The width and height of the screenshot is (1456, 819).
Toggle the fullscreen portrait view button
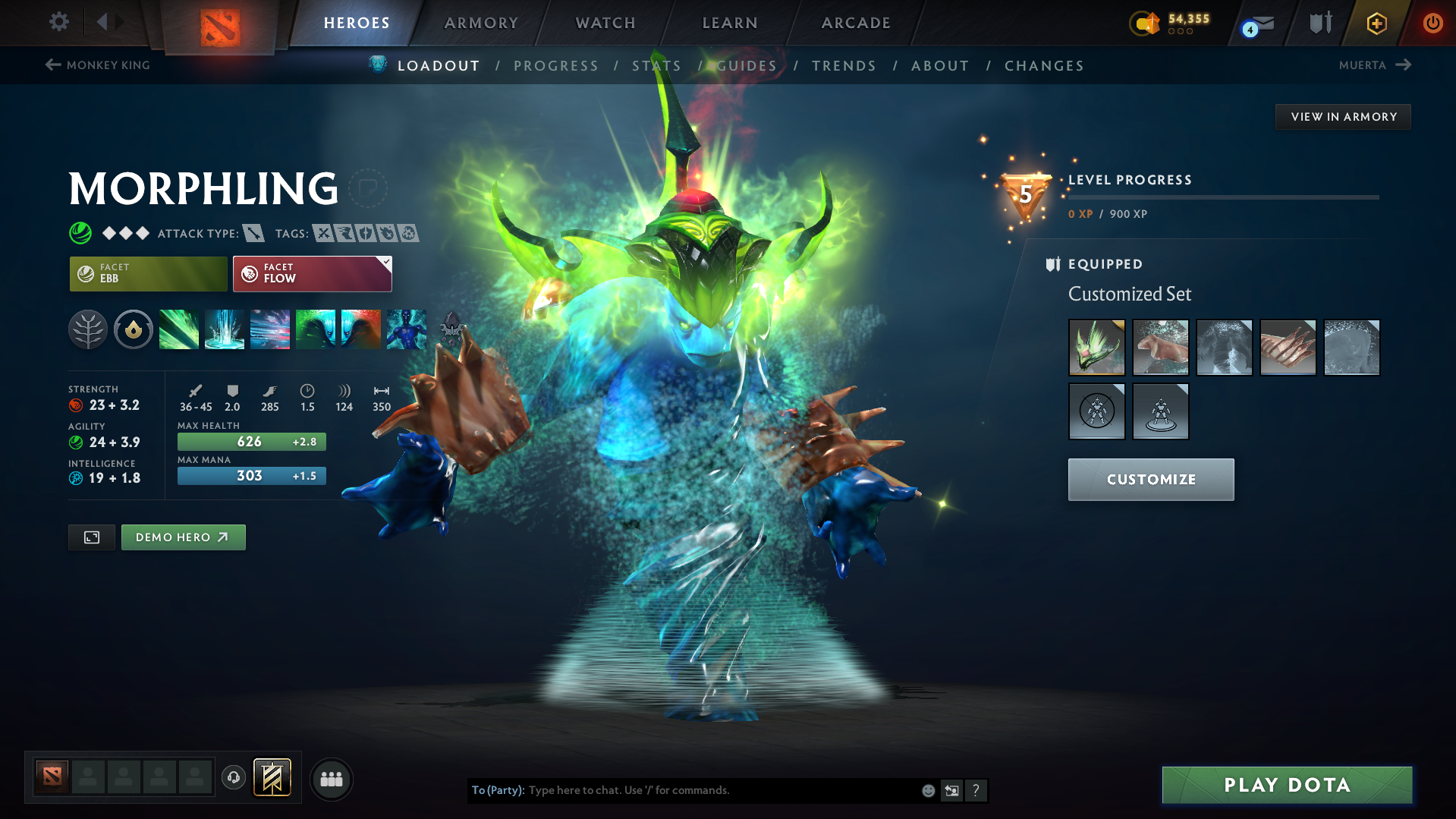coord(91,537)
